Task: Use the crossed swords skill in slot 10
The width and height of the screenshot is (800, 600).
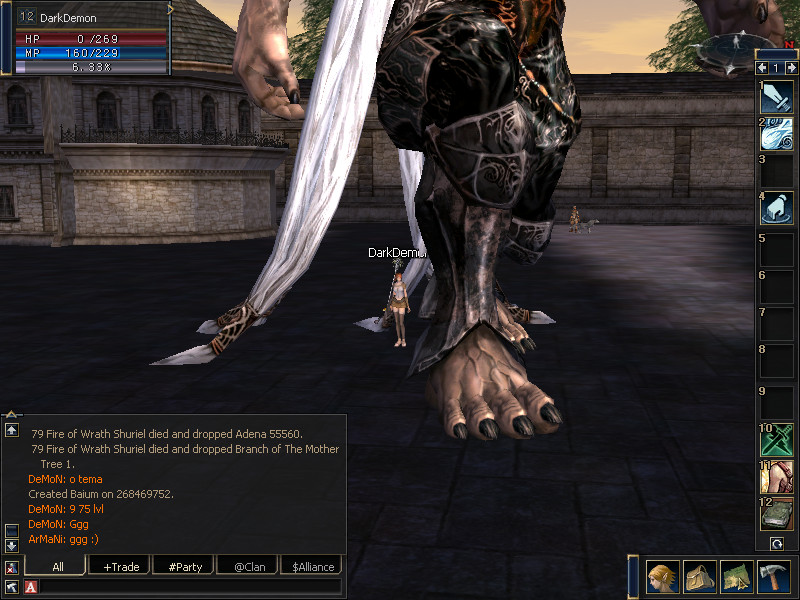Action: pyautogui.click(x=777, y=439)
